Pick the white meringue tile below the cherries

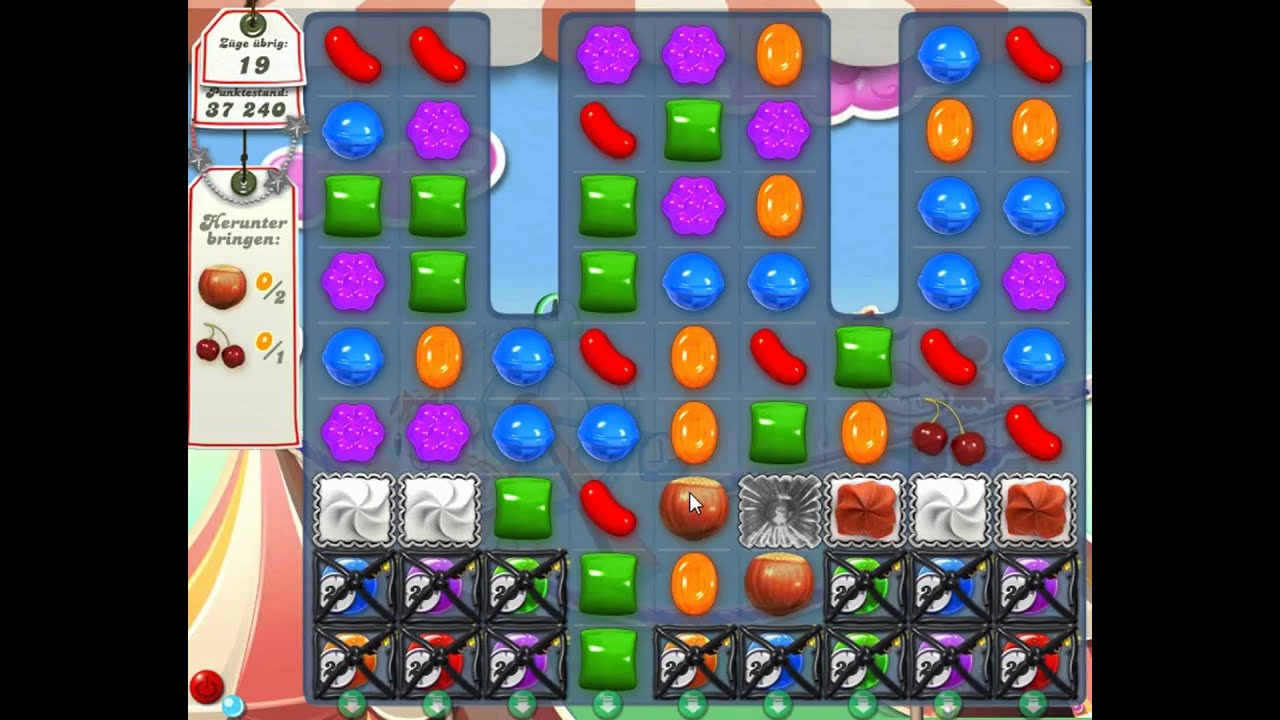948,510
